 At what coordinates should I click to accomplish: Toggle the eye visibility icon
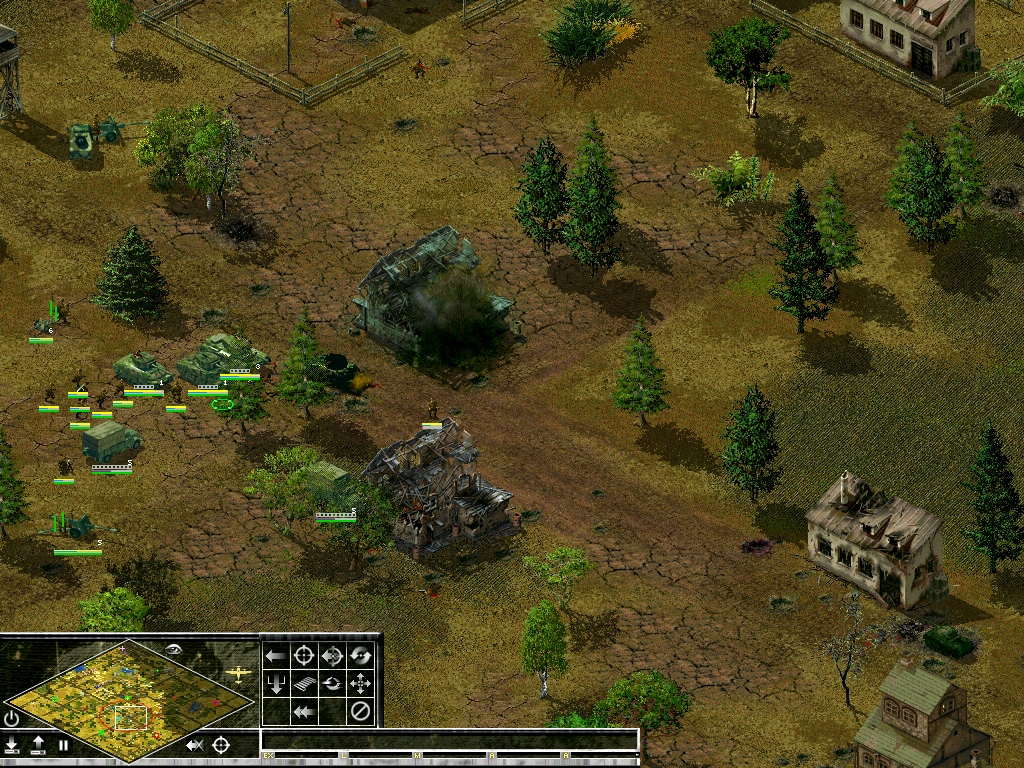175,650
